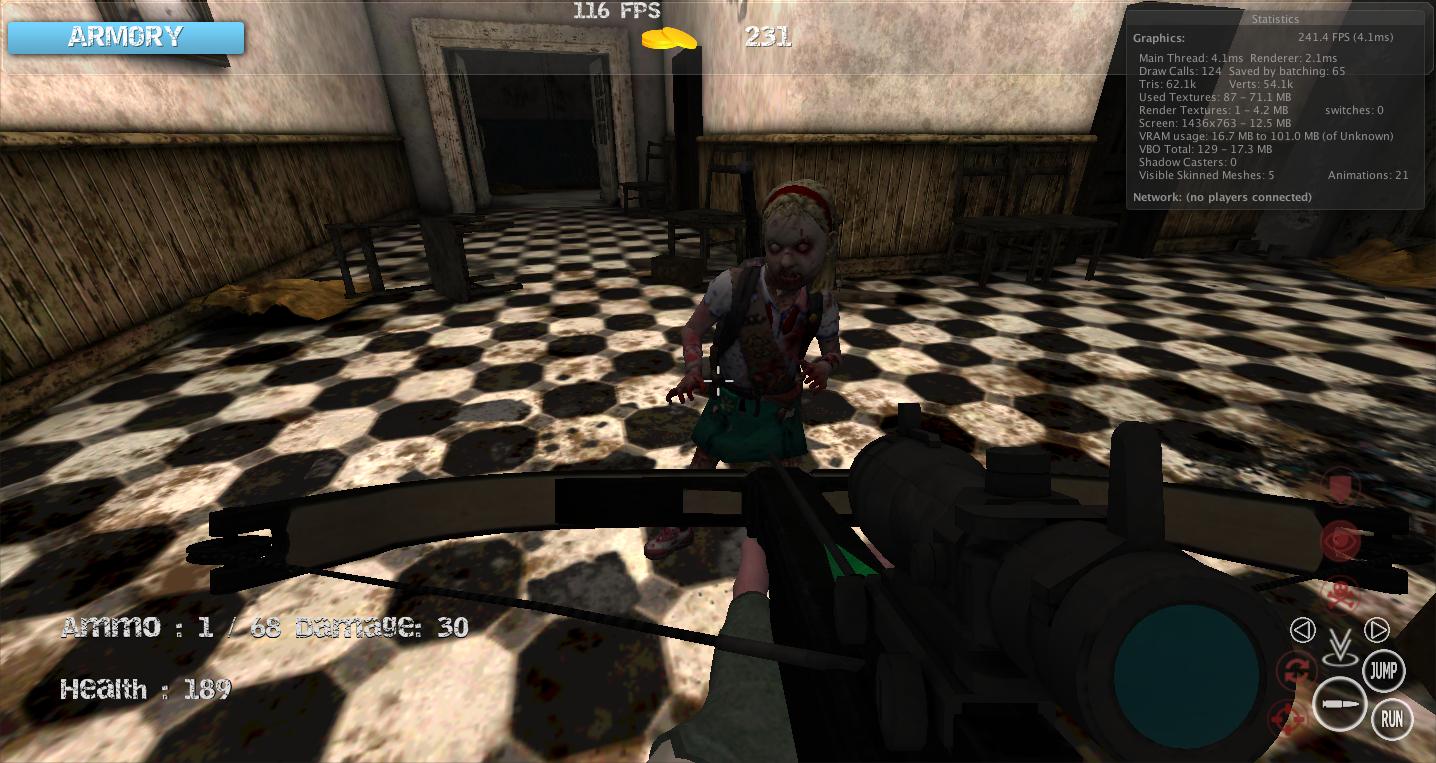Click the skull and crossbones icon
This screenshot has width=1436, height=763.
(x=1341, y=592)
